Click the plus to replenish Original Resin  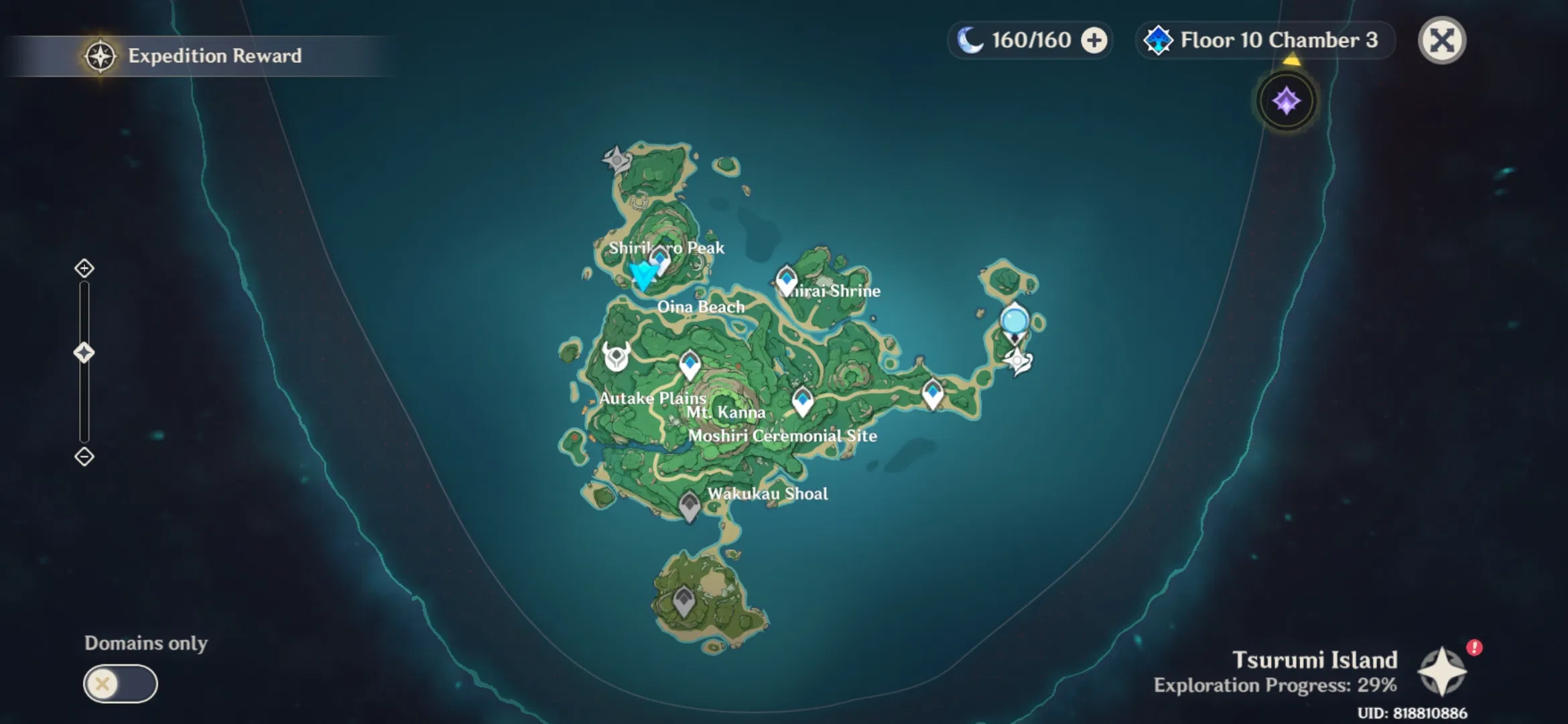[x=1094, y=40]
